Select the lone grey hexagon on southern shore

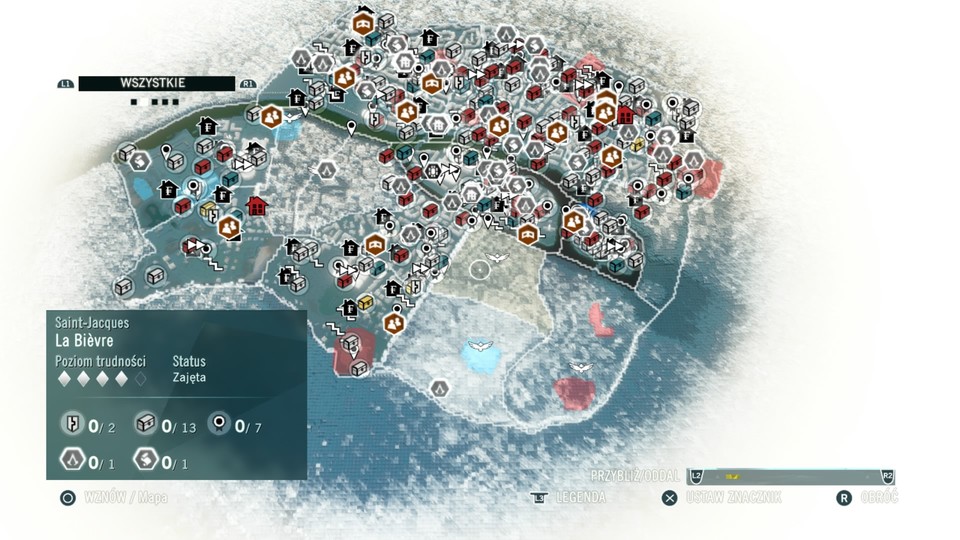click(x=439, y=388)
